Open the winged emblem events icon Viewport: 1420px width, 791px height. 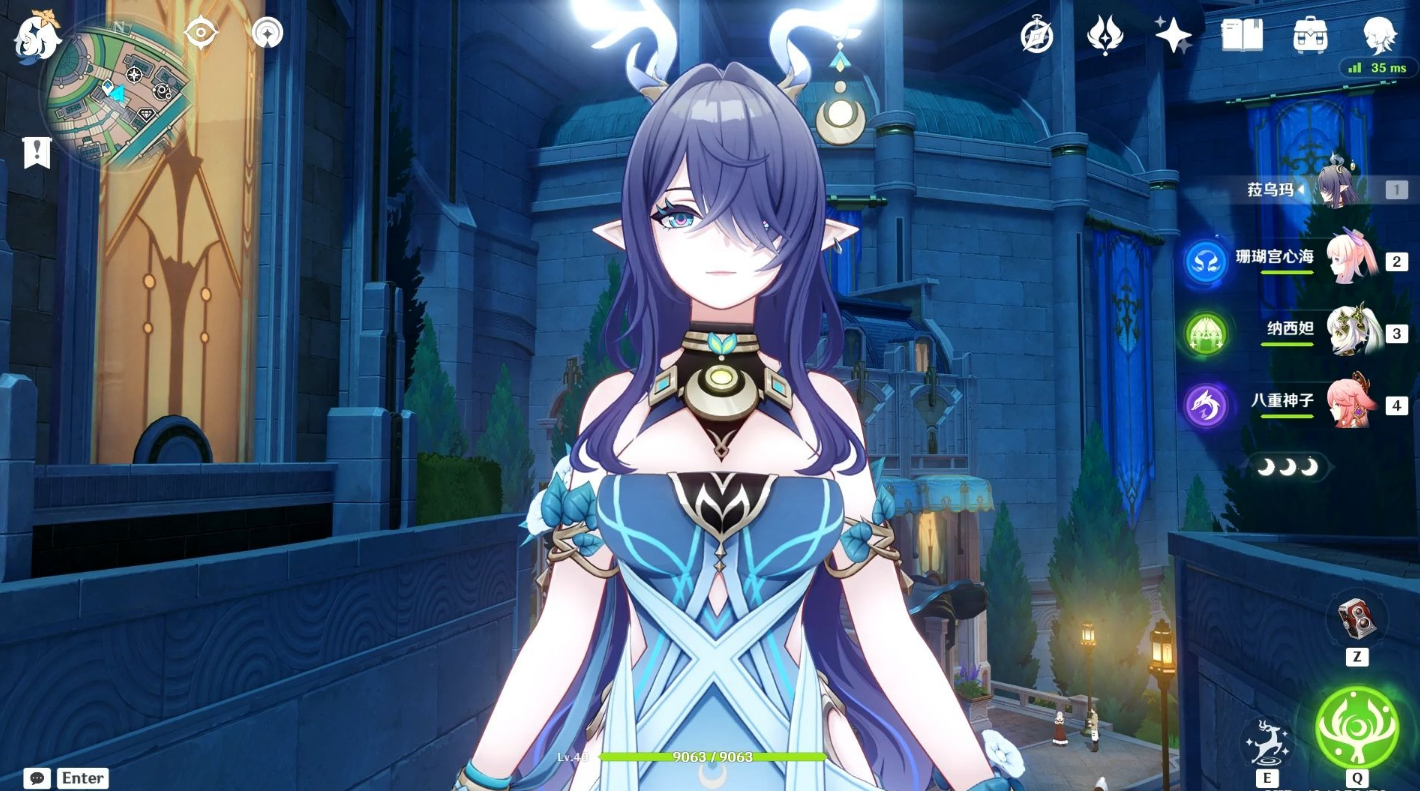tap(1105, 35)
